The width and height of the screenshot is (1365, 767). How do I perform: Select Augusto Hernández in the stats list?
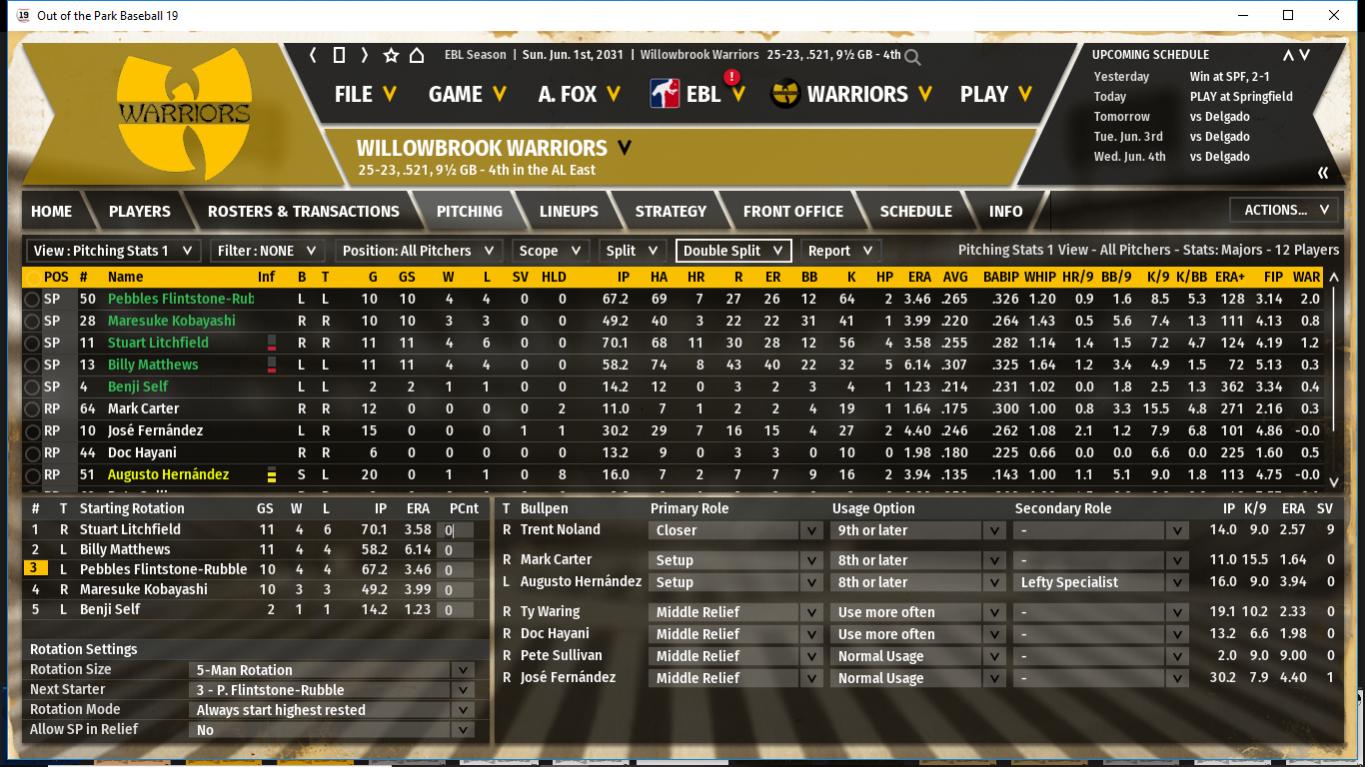pyautogui.click(x=168, y=475)
